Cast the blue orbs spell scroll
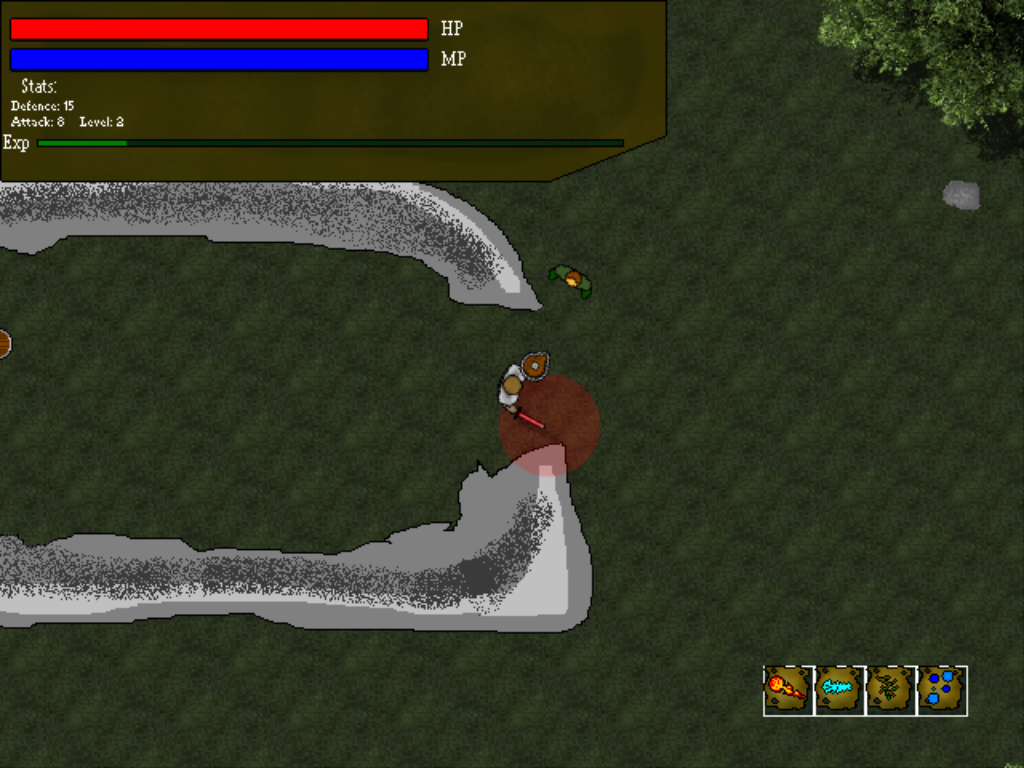This screenshot has width=1024, height=768. click(x=942, y=690)
